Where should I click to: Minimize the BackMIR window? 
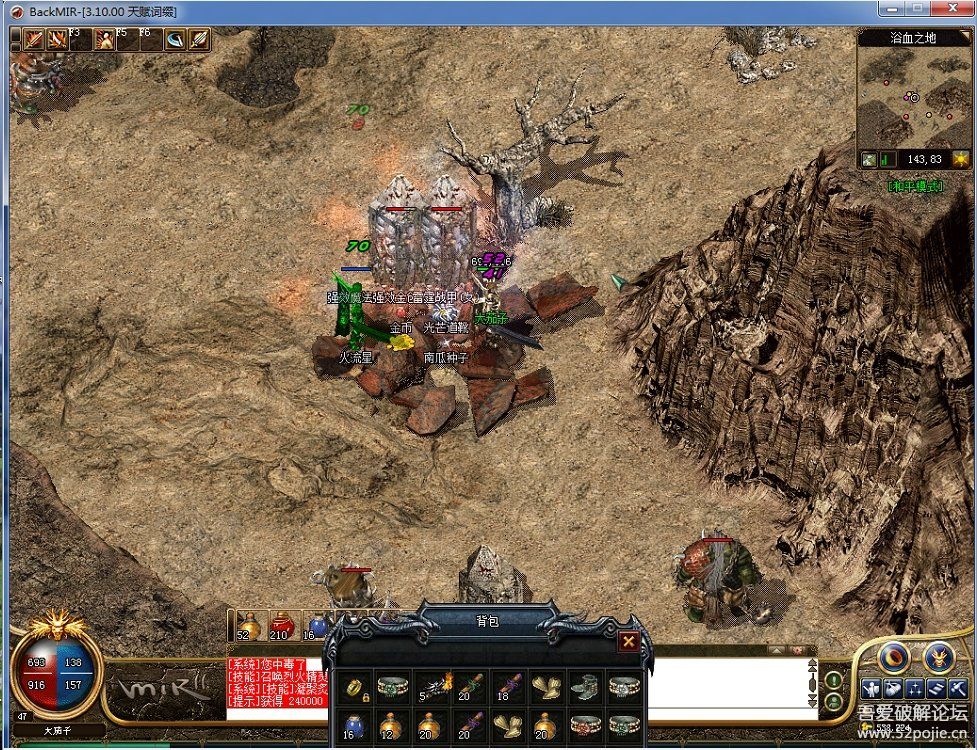coord(892,10)
